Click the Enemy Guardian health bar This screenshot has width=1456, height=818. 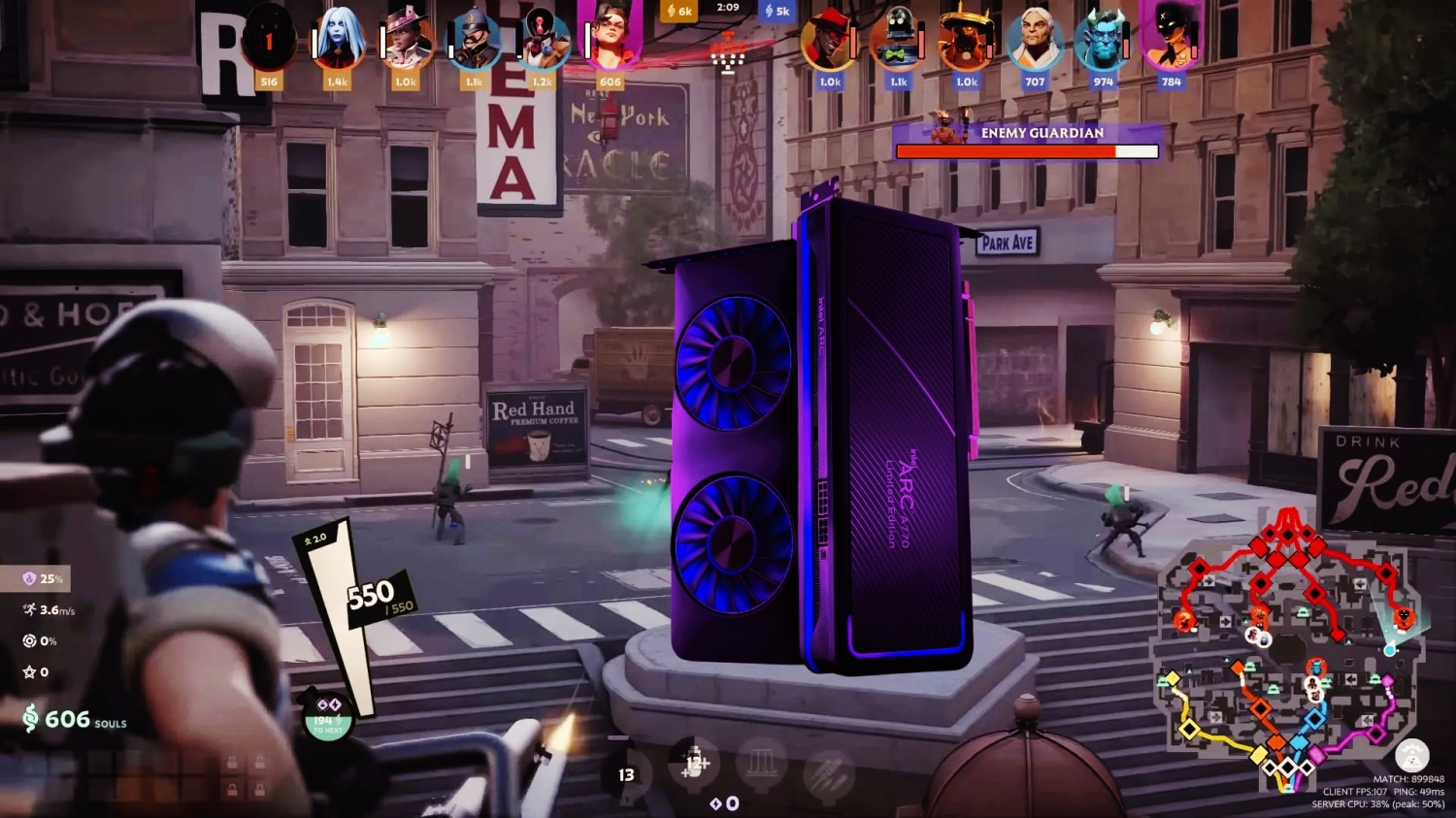coord(1026,151)
